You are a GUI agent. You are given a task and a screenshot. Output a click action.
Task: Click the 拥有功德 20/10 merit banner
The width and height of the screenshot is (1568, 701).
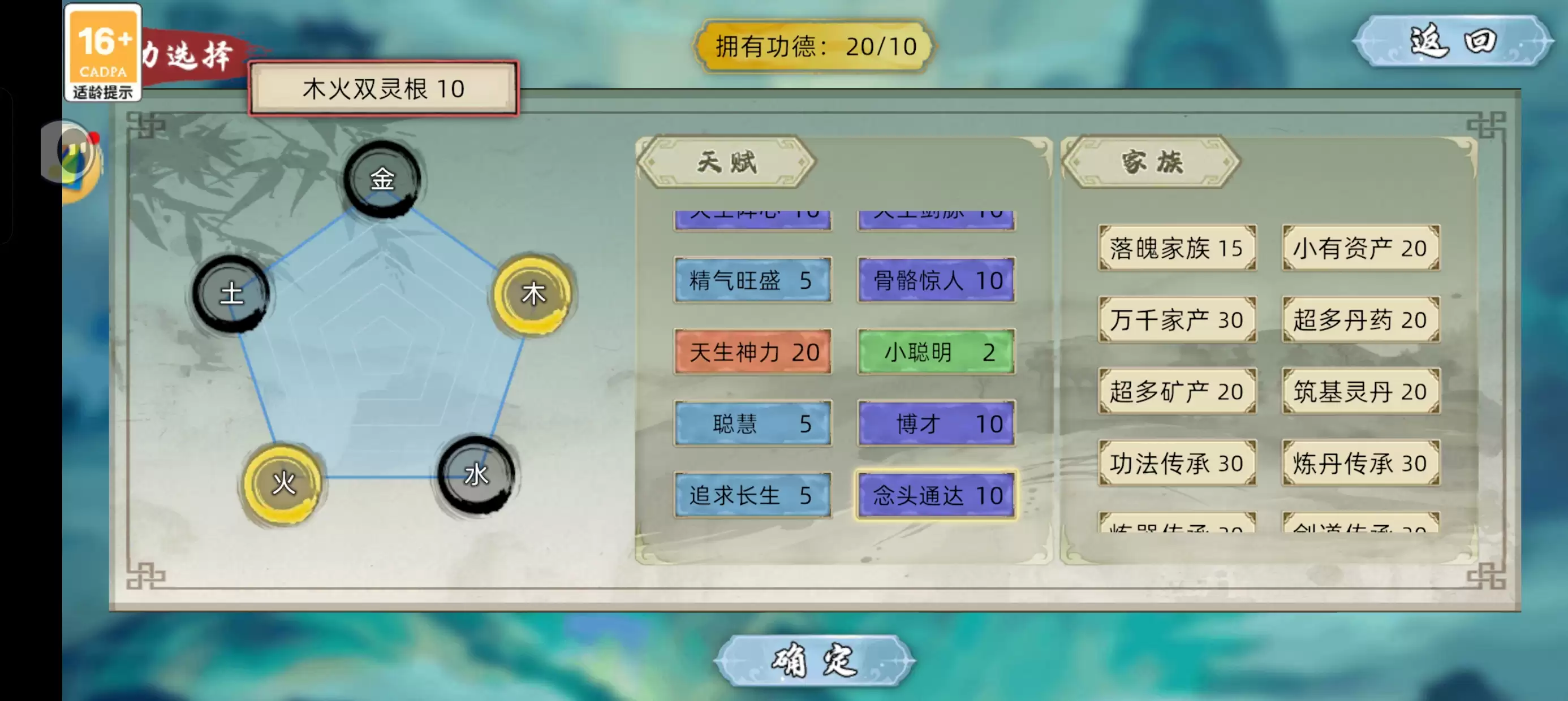814,47
